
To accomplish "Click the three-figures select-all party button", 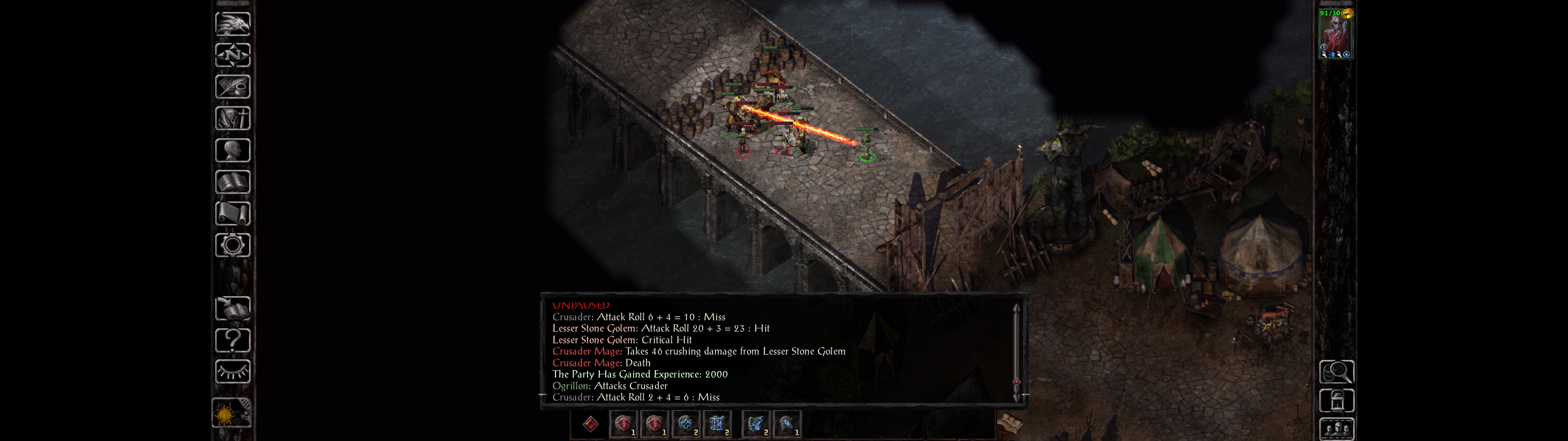I will 1336,429.
